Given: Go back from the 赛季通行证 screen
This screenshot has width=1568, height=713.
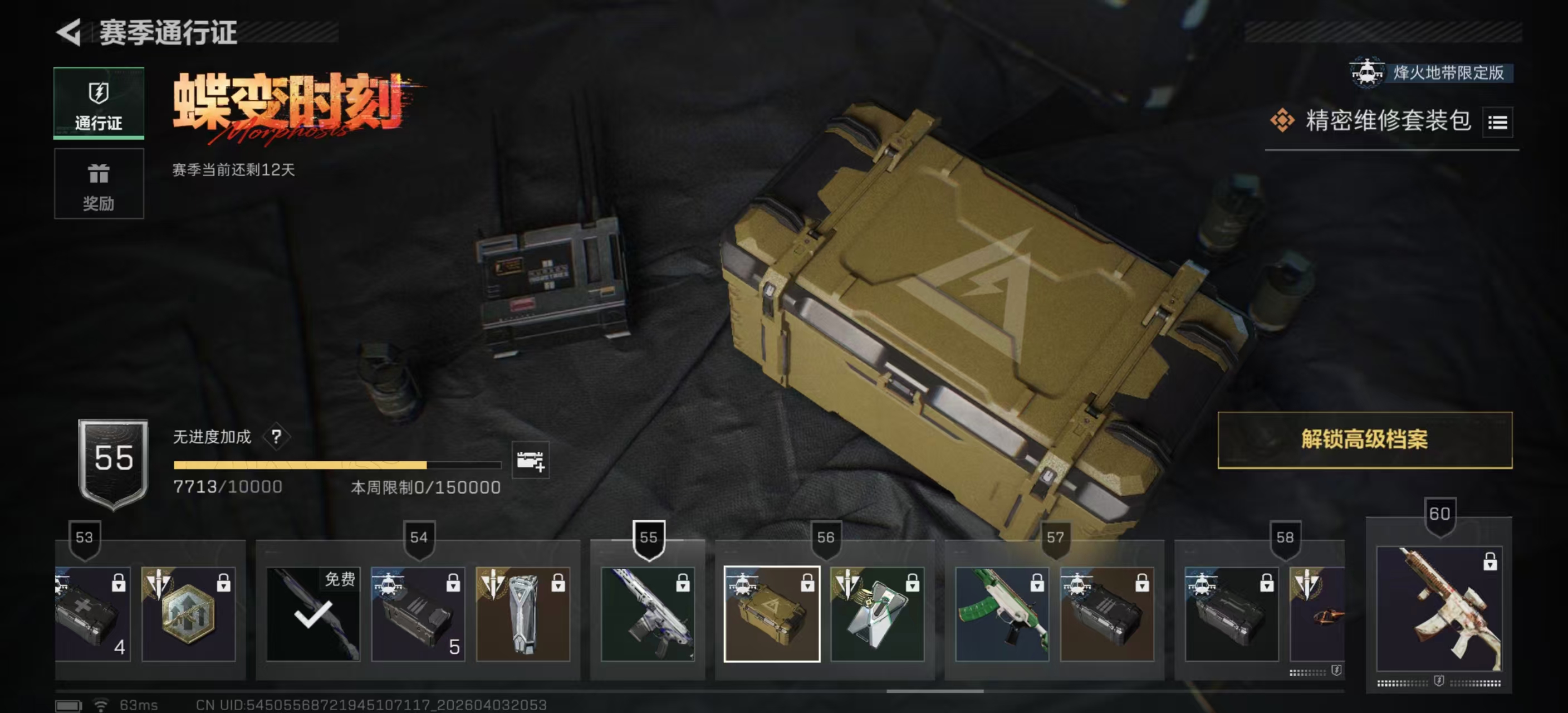Looking at the screenshot, I should click(69, 32).
